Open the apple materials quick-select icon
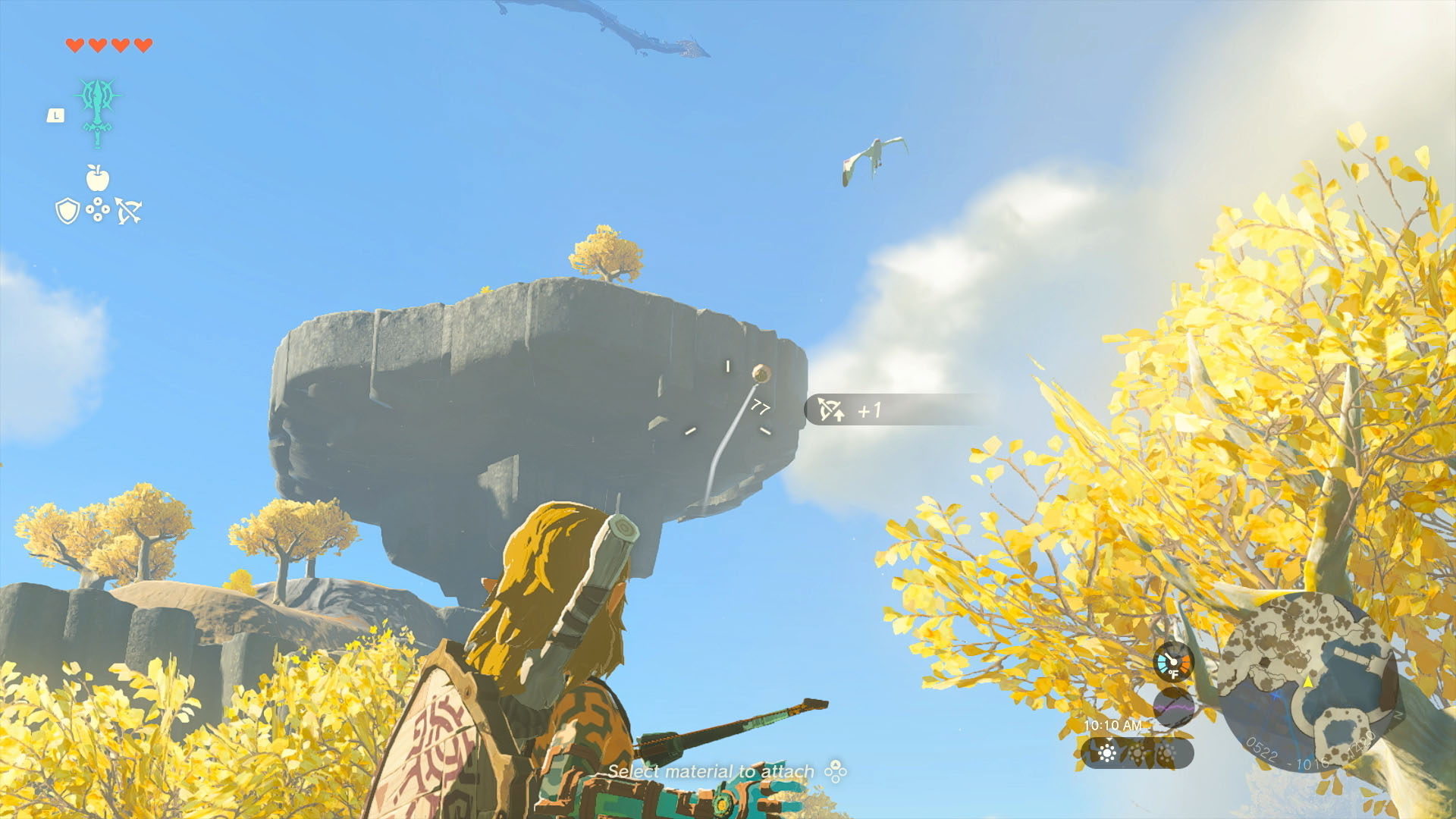 (98, 178)
